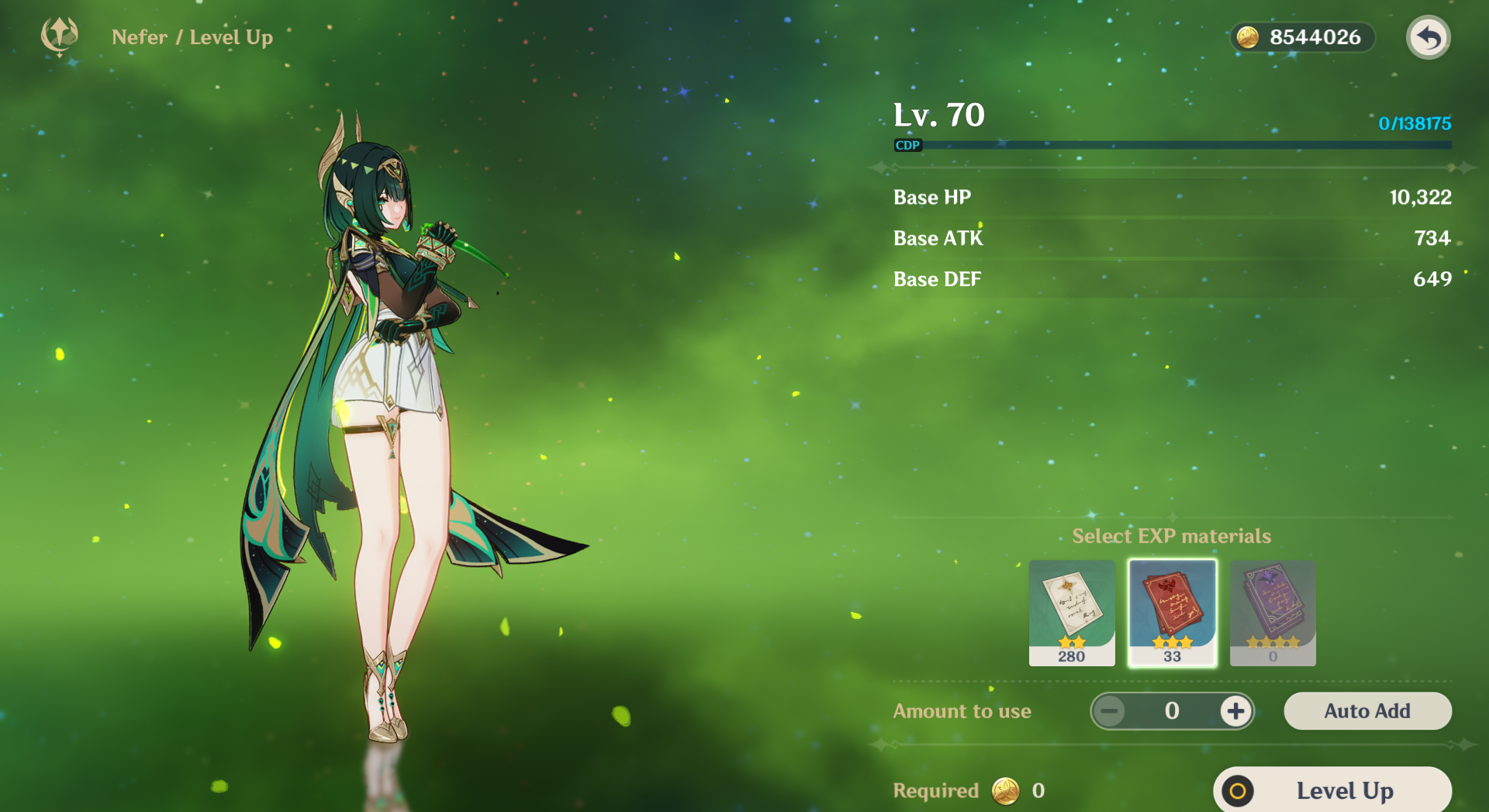
Task: Click the Auto Add button
Action: point(1367,711)
